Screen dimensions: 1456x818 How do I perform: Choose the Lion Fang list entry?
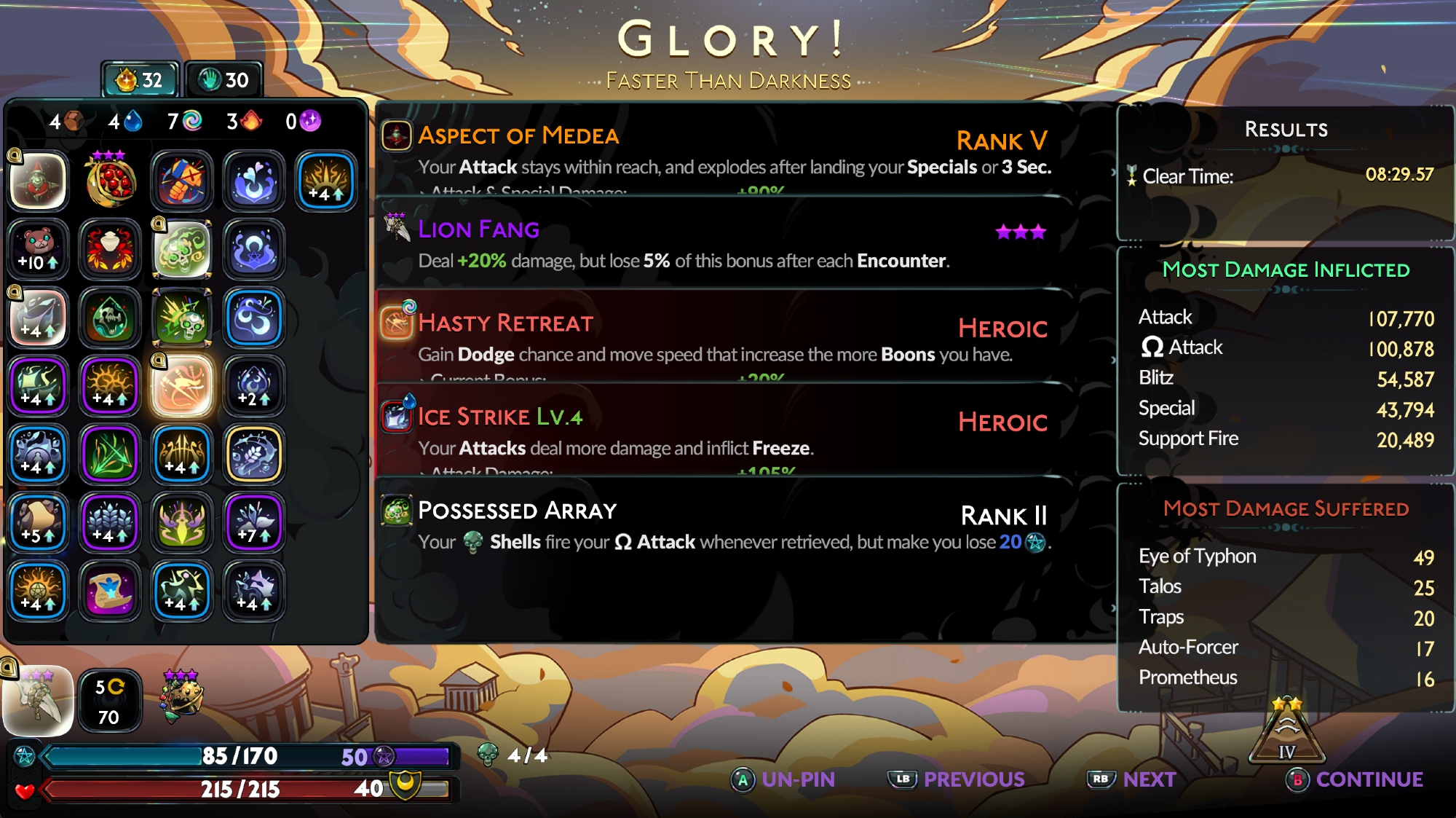tap(723, 243)
